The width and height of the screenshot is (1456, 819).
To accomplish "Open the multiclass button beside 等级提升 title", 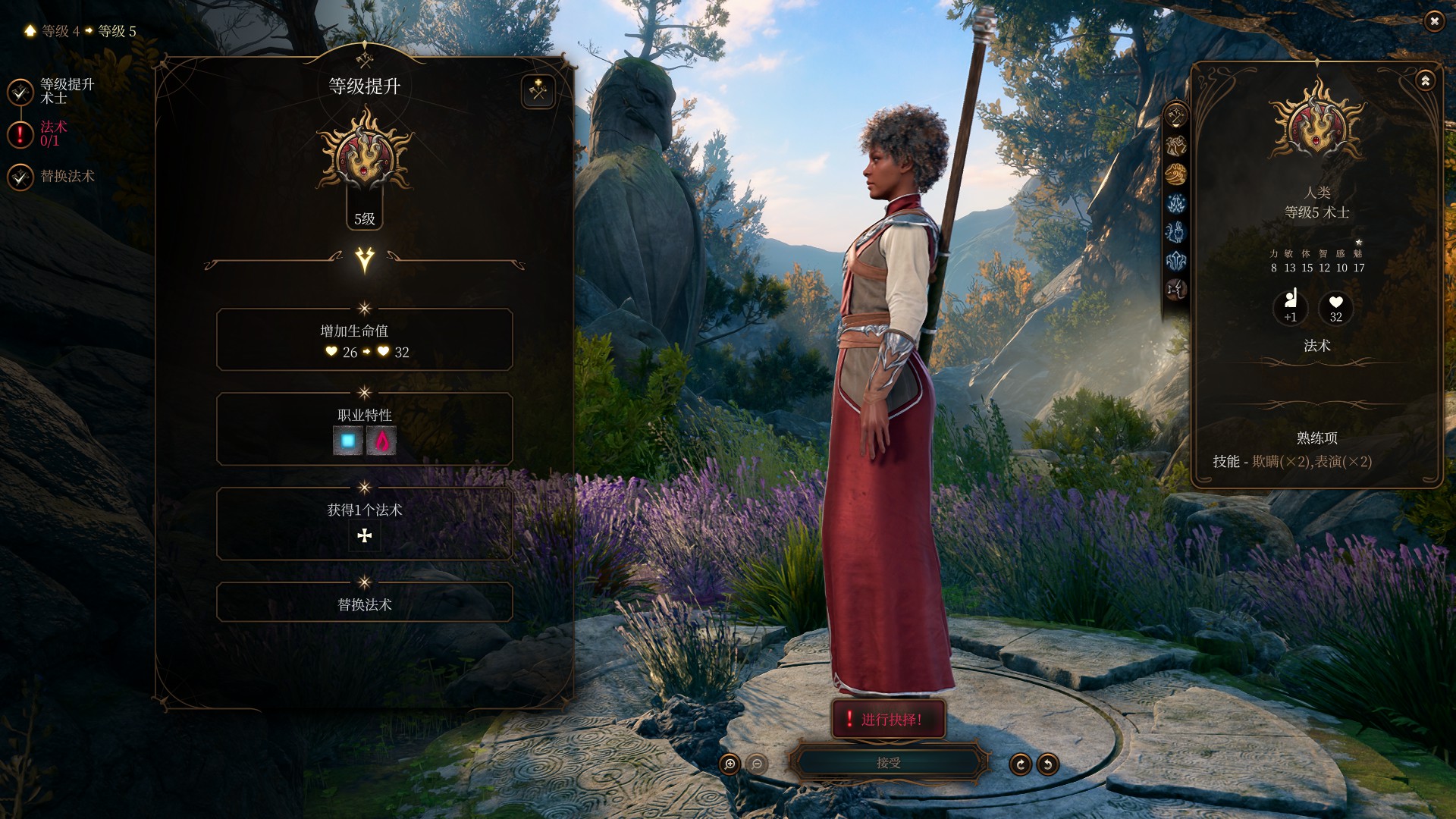I will pos(538,92).
